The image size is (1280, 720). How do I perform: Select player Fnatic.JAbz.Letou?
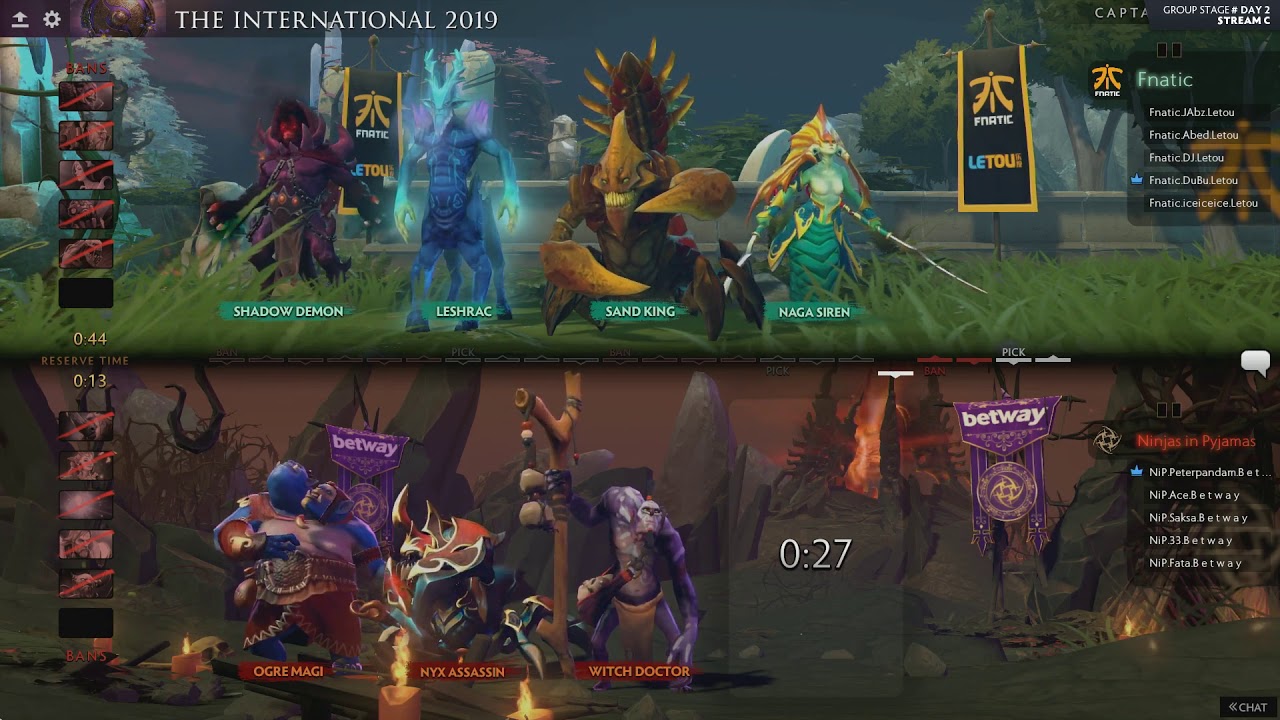pyautogui.click(x=1191, y=113)
